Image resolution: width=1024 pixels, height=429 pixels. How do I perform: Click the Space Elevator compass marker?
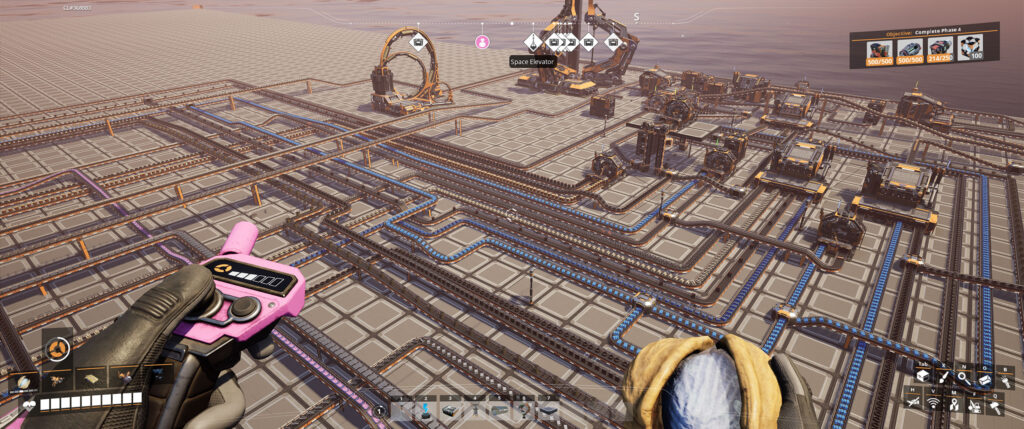(x=532, y=42)
